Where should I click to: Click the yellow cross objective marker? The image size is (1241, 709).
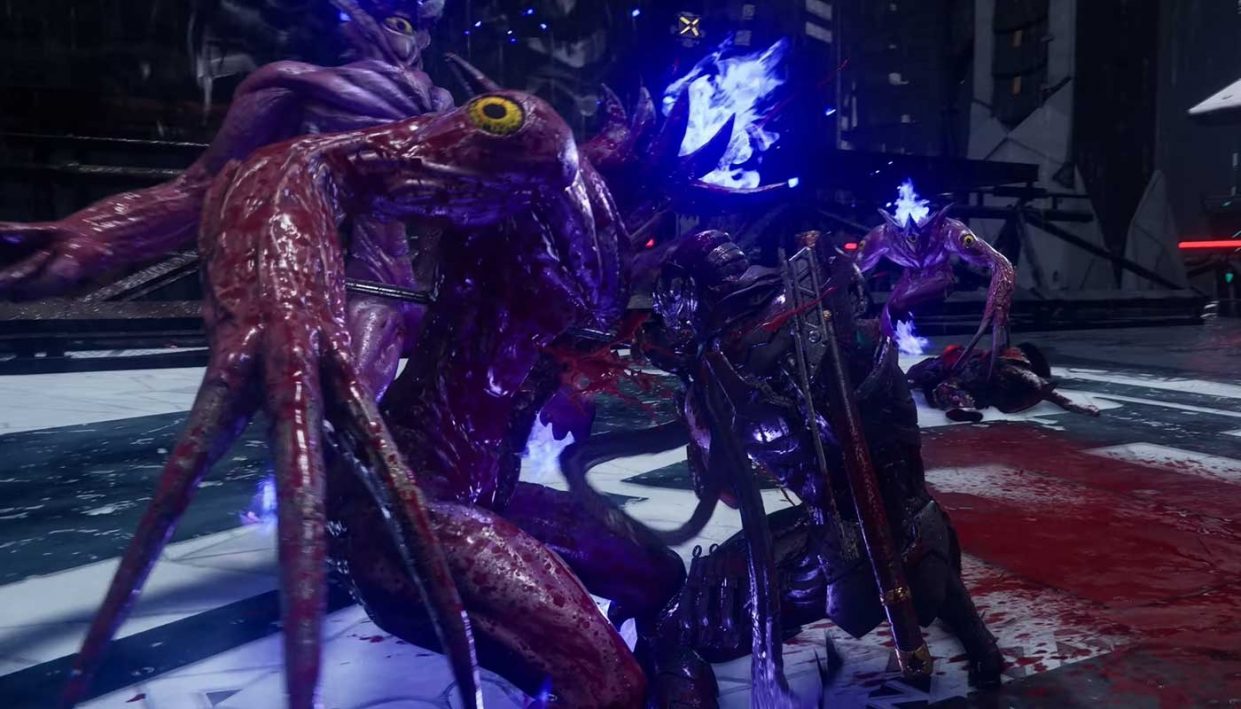tap(689, 27)
